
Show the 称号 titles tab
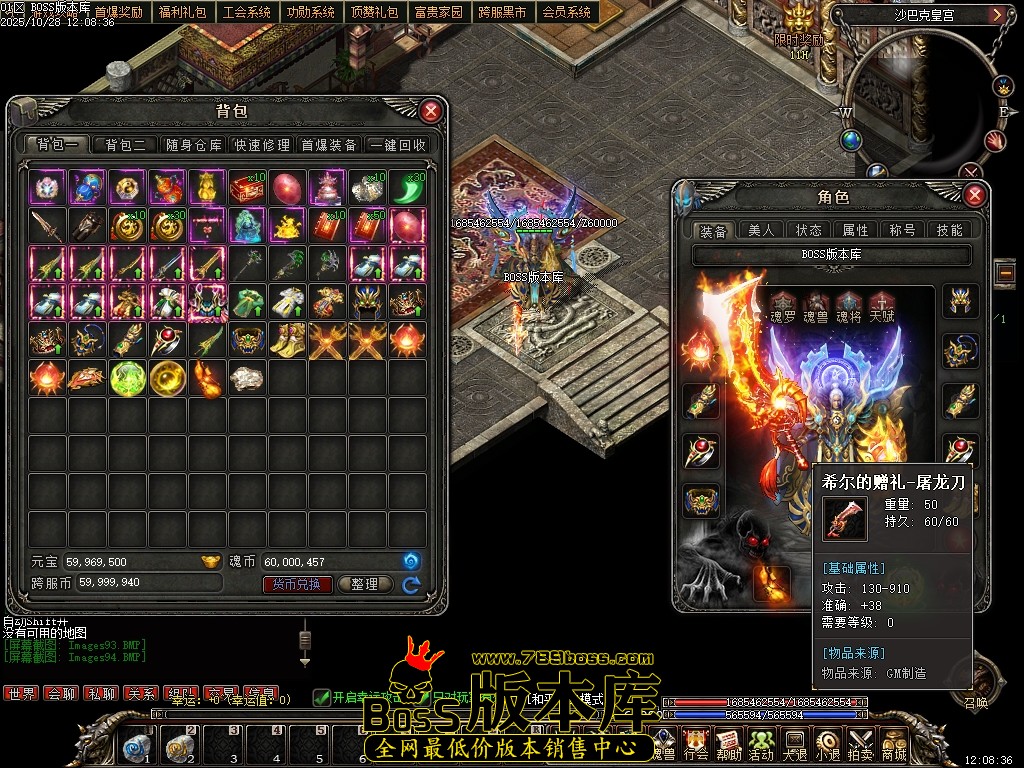pos(902,231)
